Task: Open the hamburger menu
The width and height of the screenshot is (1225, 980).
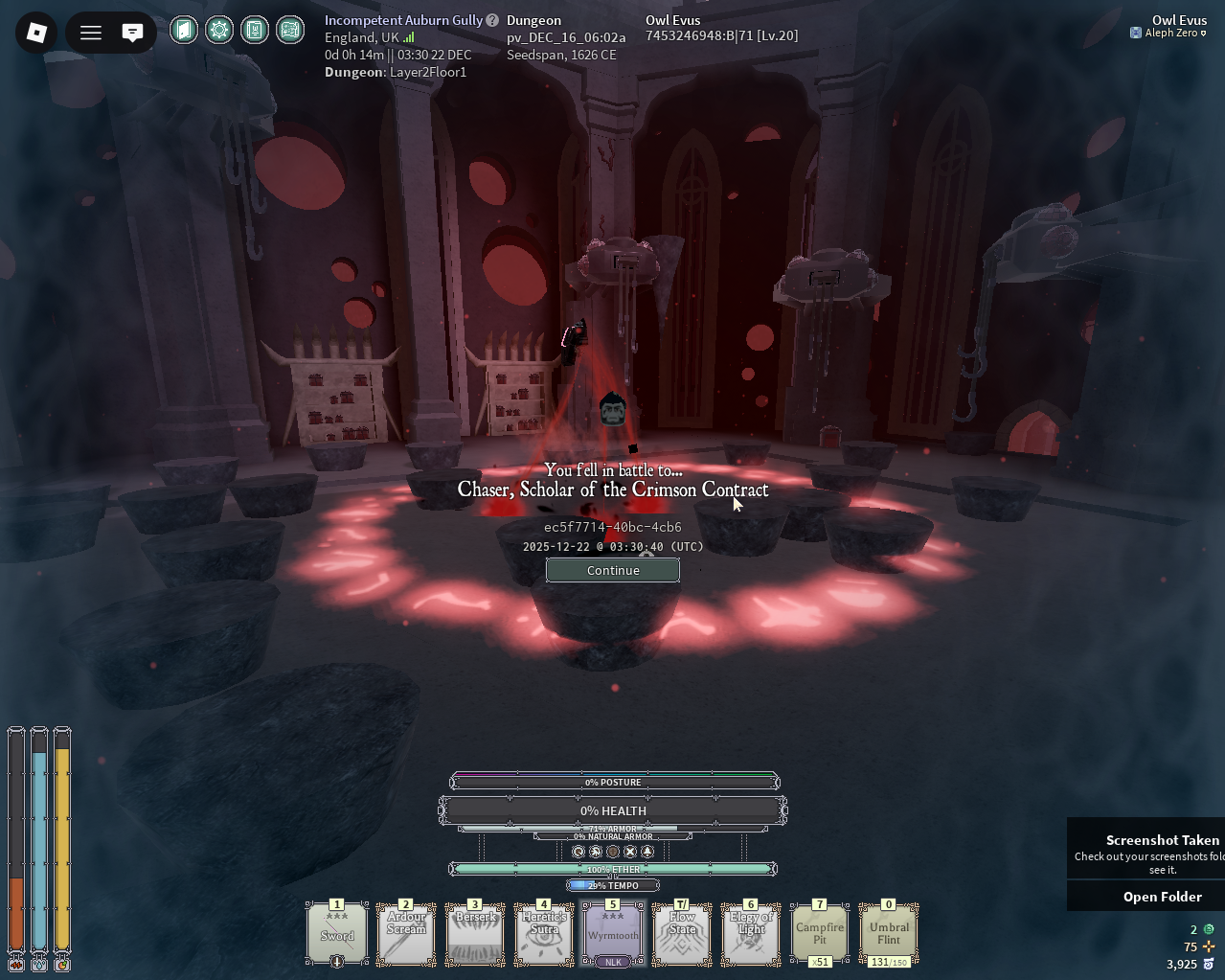Action: [x=91, y=33]
